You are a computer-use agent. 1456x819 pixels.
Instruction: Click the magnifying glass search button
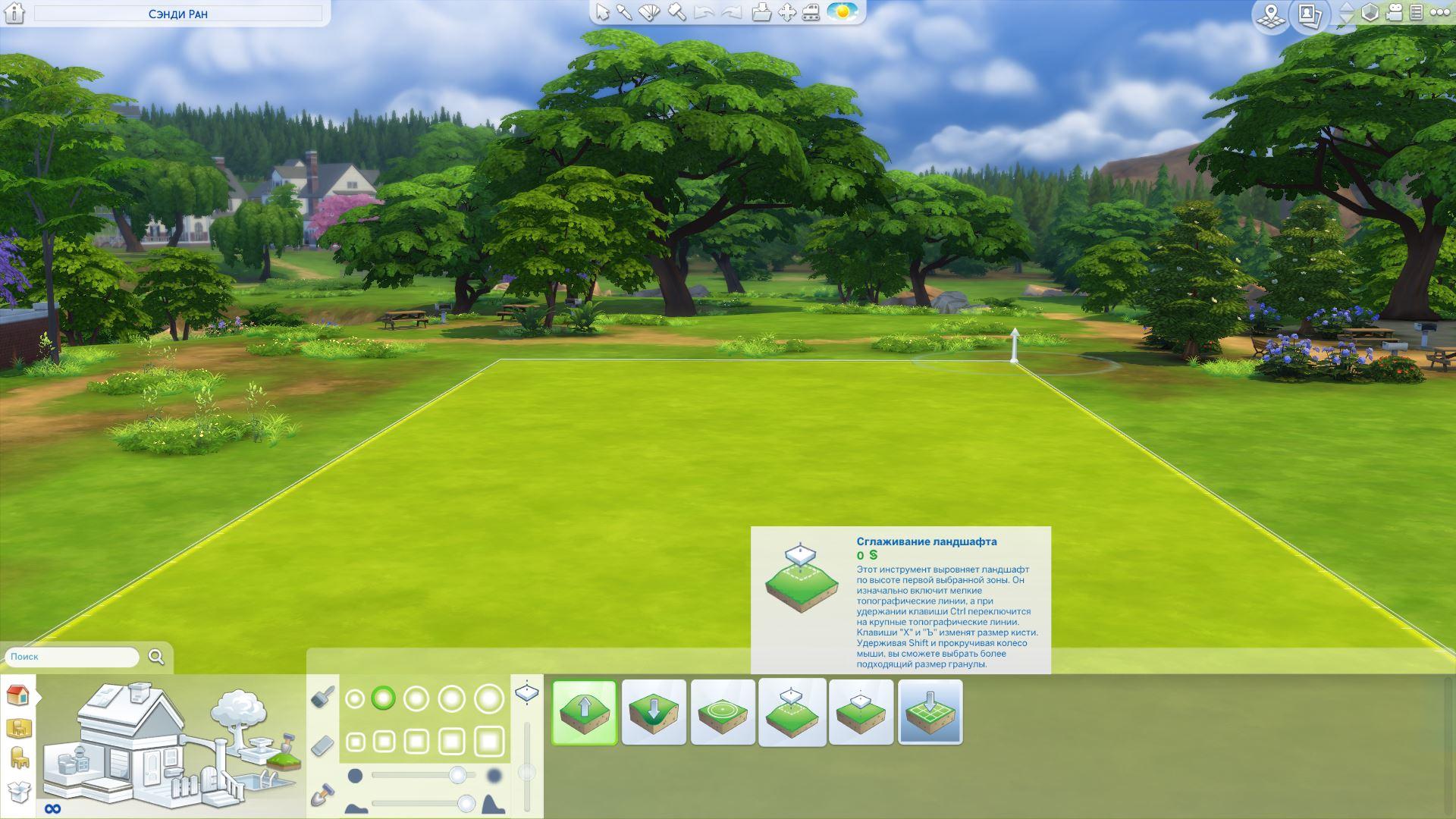156,657
